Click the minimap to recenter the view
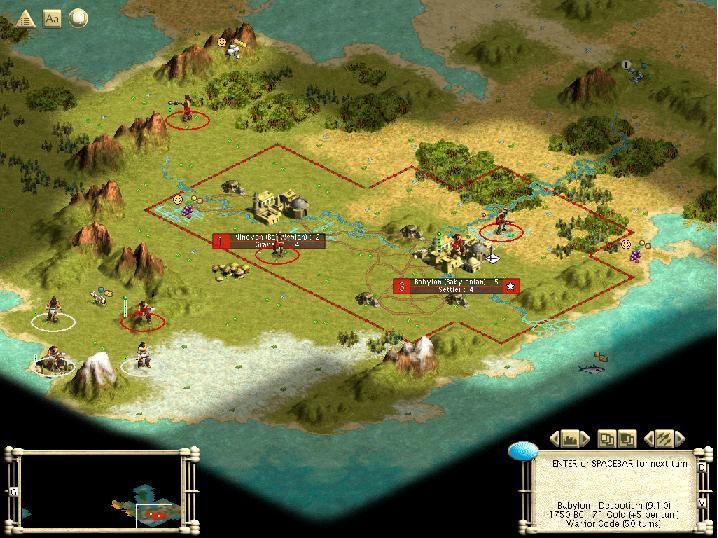The width and height of the screenshot is (718, 538). click(100, 491)
